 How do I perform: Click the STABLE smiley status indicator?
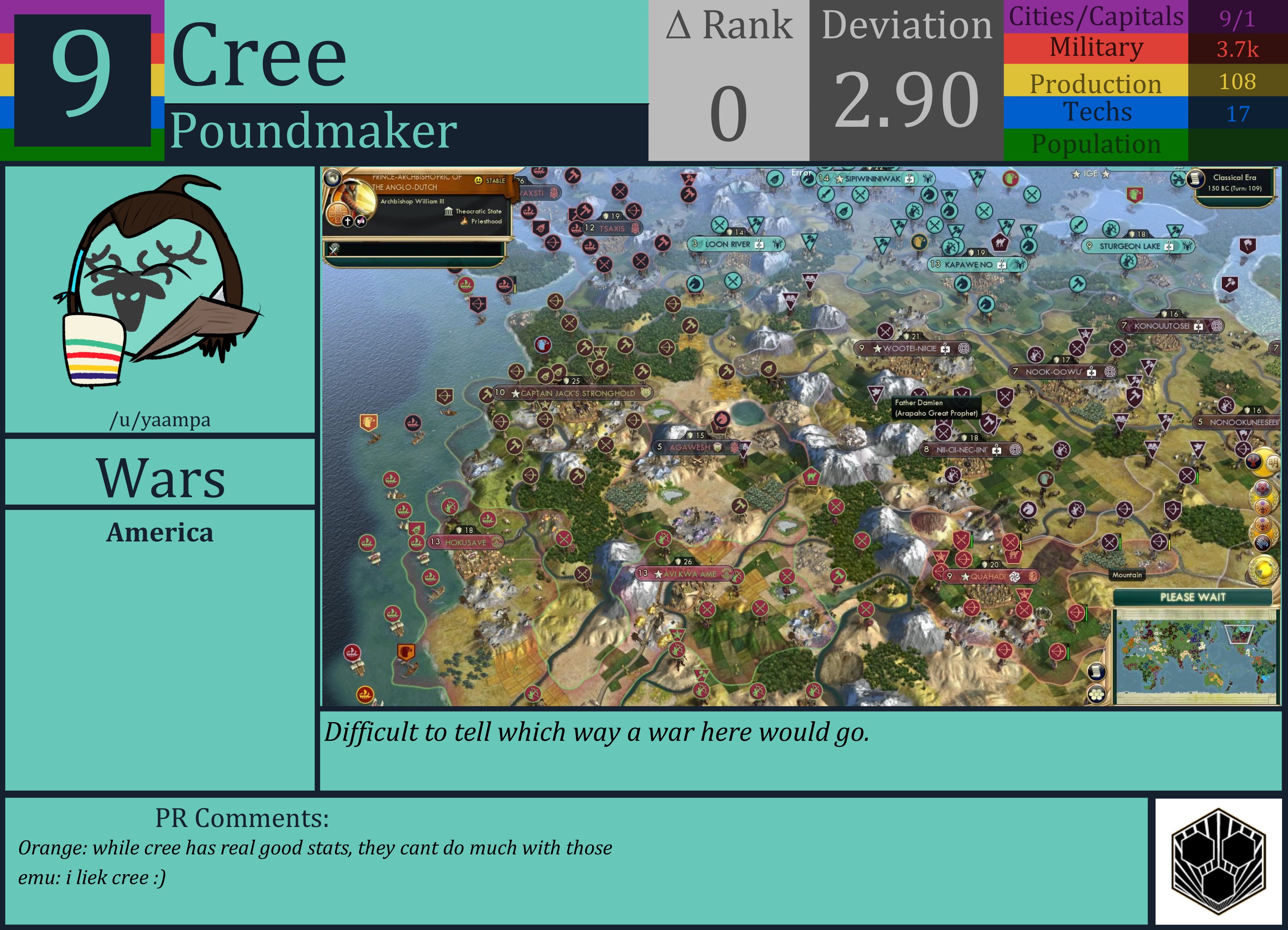479,181
